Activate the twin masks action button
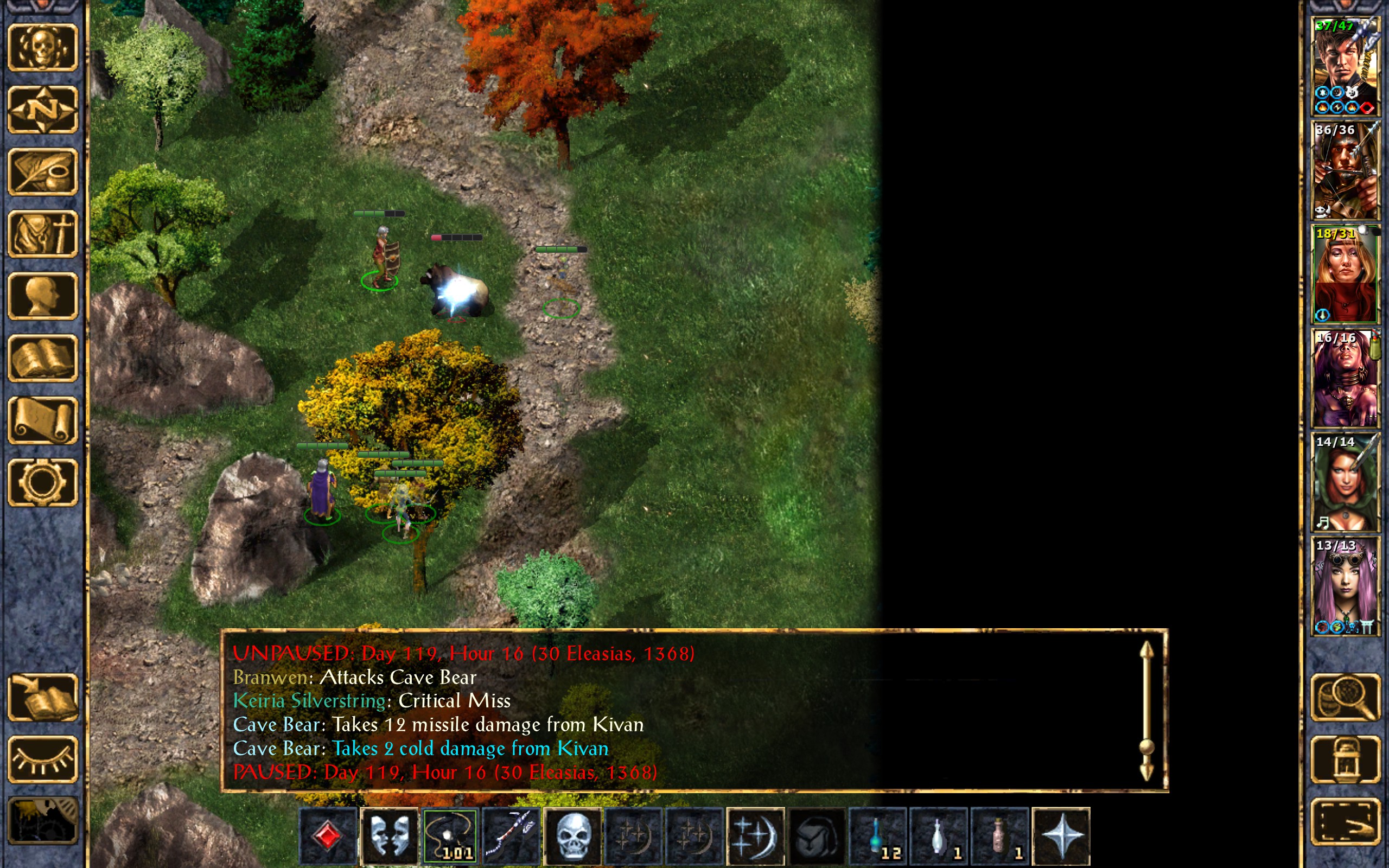The height and width of the screenshot is (868, 1389). tap(389, 836)
